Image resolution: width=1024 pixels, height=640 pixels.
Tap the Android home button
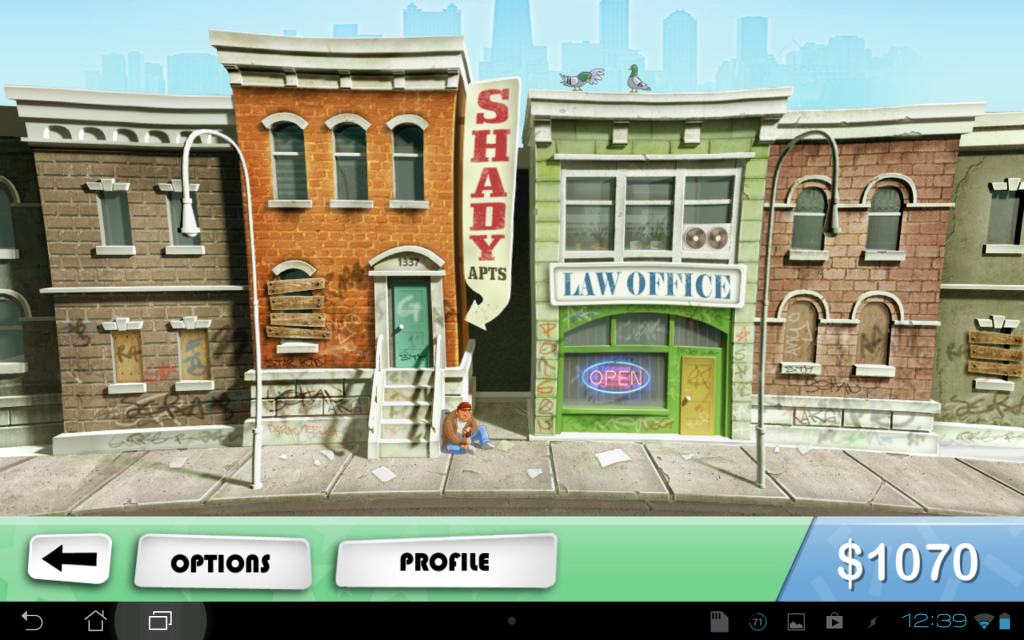(x=96, y=621)
